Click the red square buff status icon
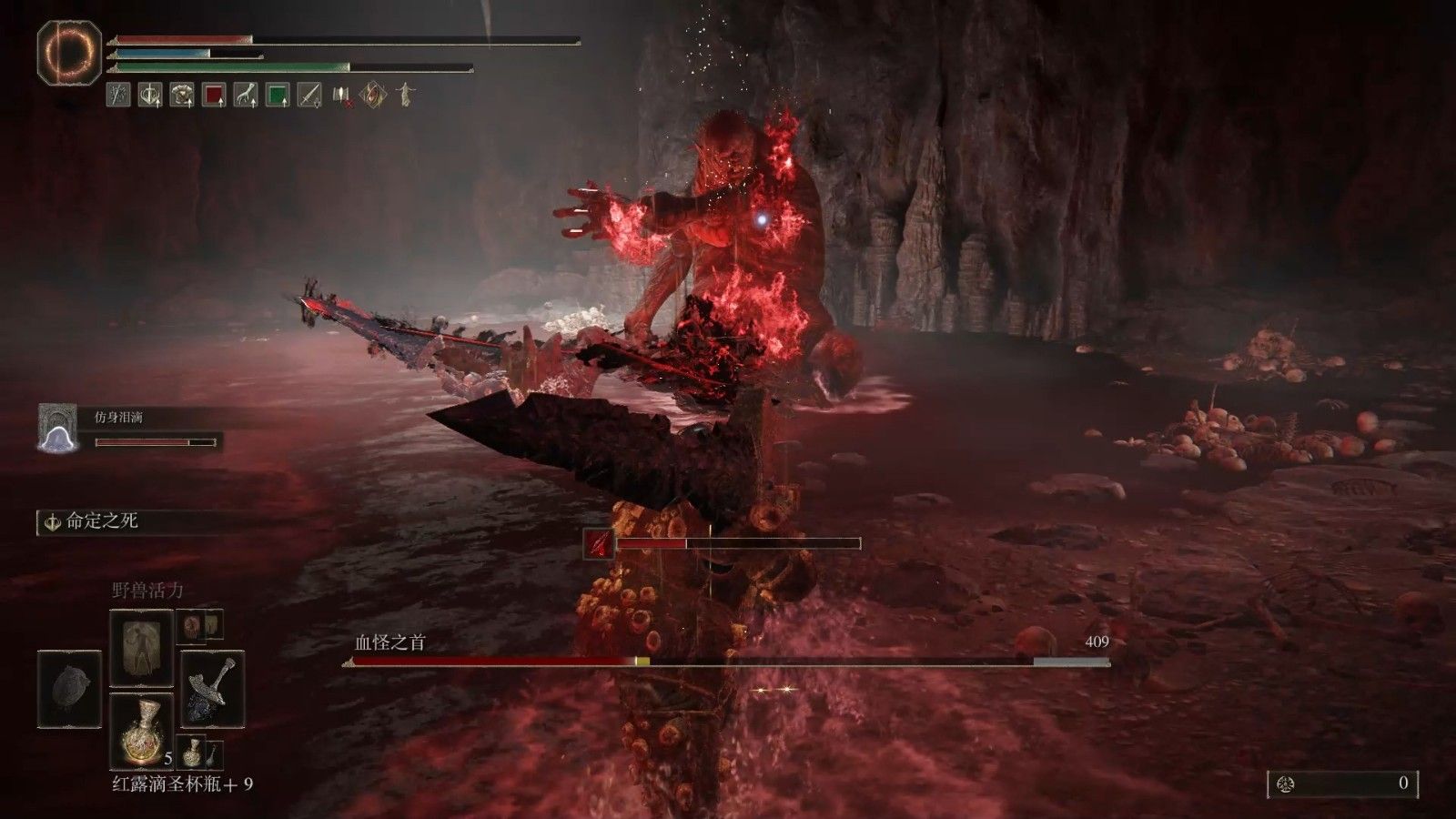Viewport: 1456px width, 819px height. pos(214,95)
